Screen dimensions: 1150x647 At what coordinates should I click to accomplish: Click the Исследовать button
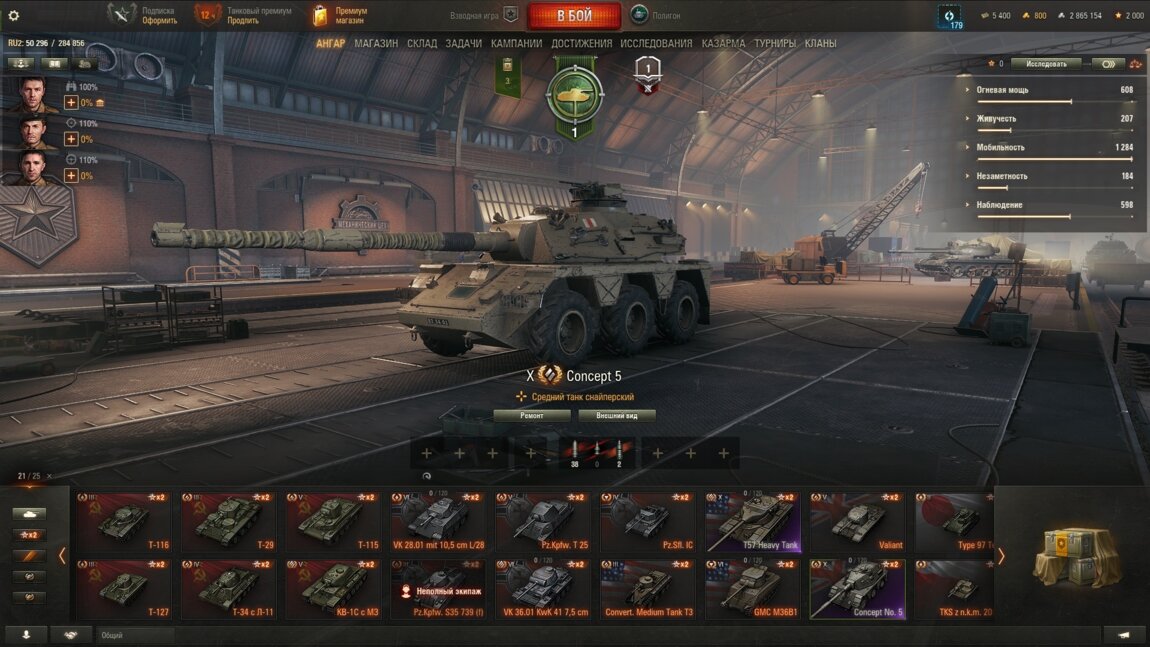tap(1046, 64)
